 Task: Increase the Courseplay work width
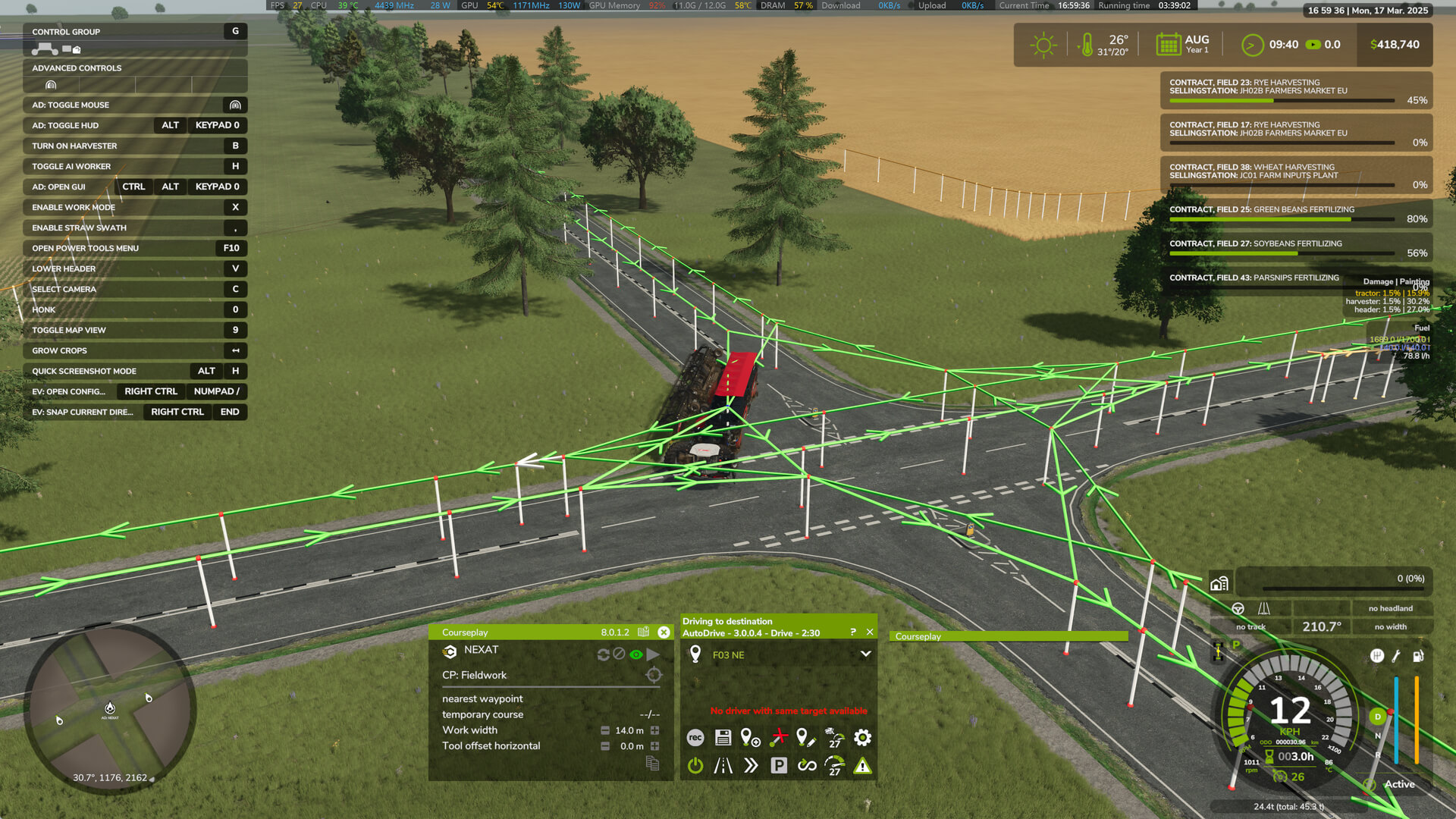tap(655, 730)
